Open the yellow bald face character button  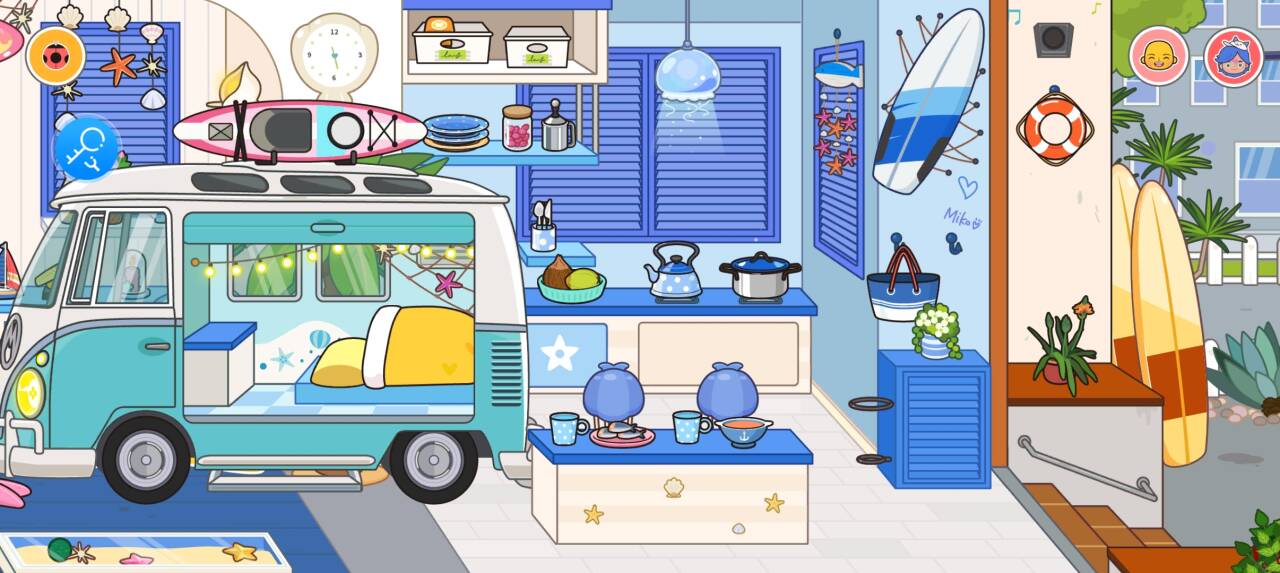[1158, 55]
